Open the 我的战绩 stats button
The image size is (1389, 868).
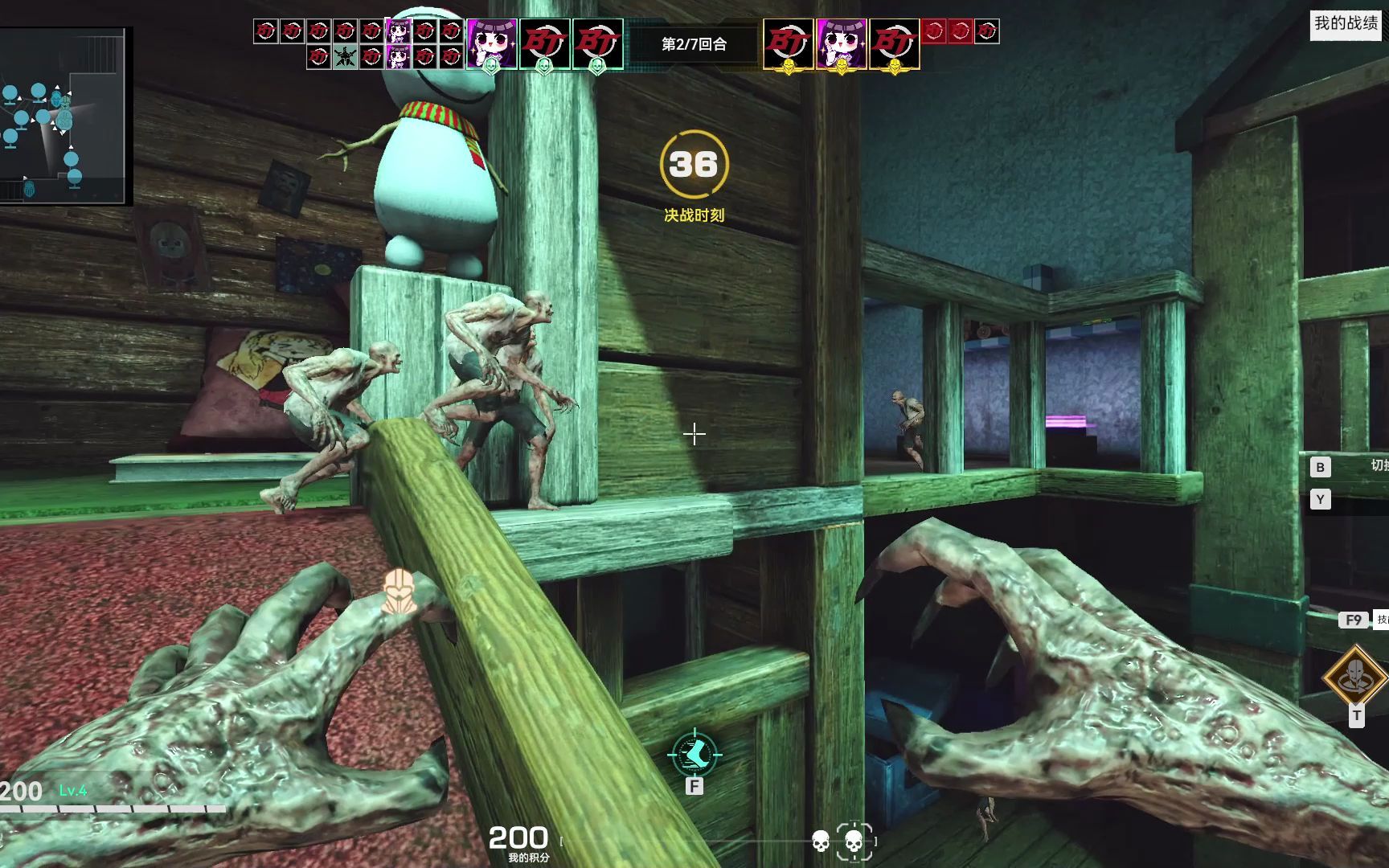(x=1346, y=23)
